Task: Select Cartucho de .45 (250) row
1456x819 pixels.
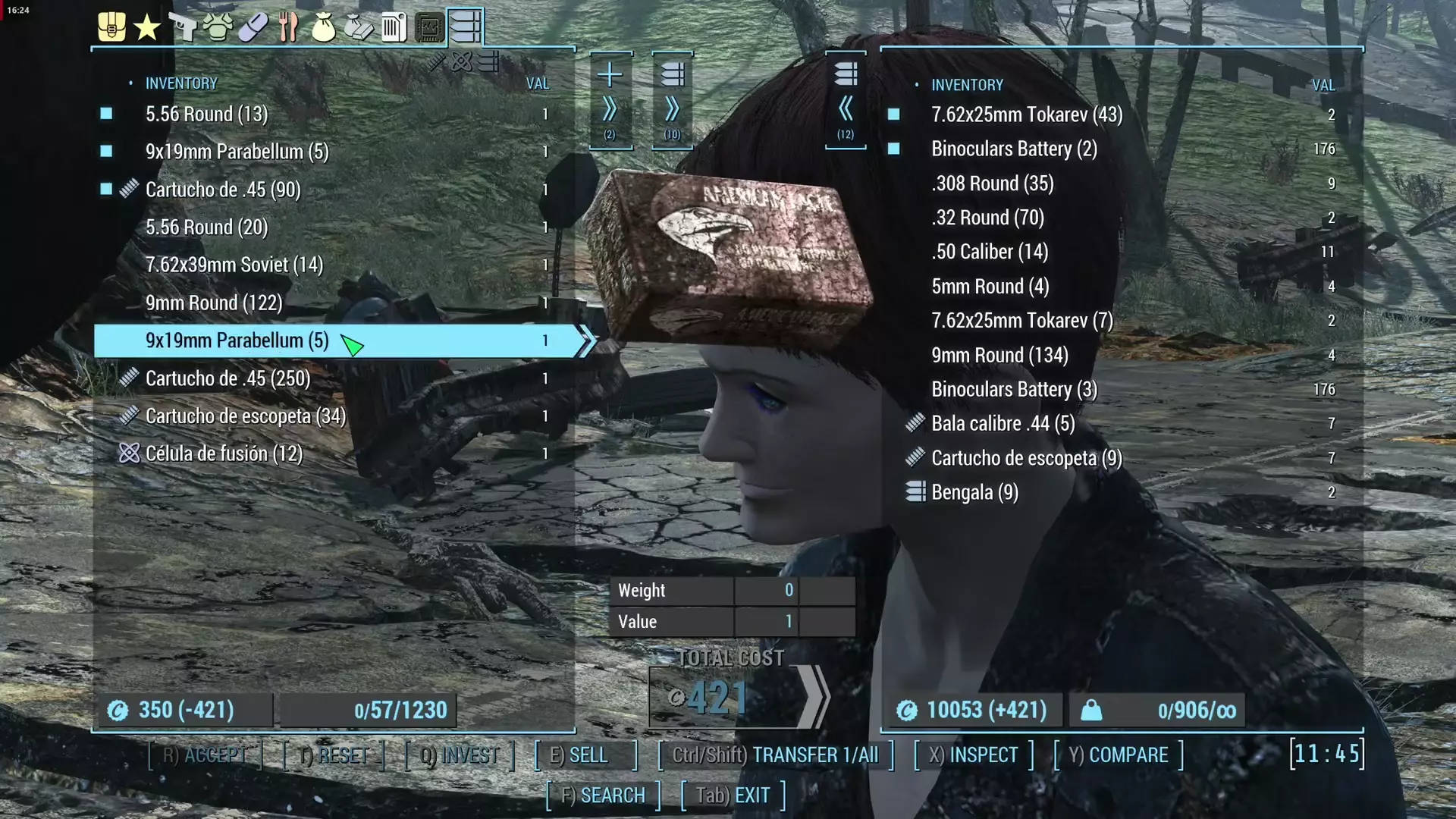Action: (227, 378)
